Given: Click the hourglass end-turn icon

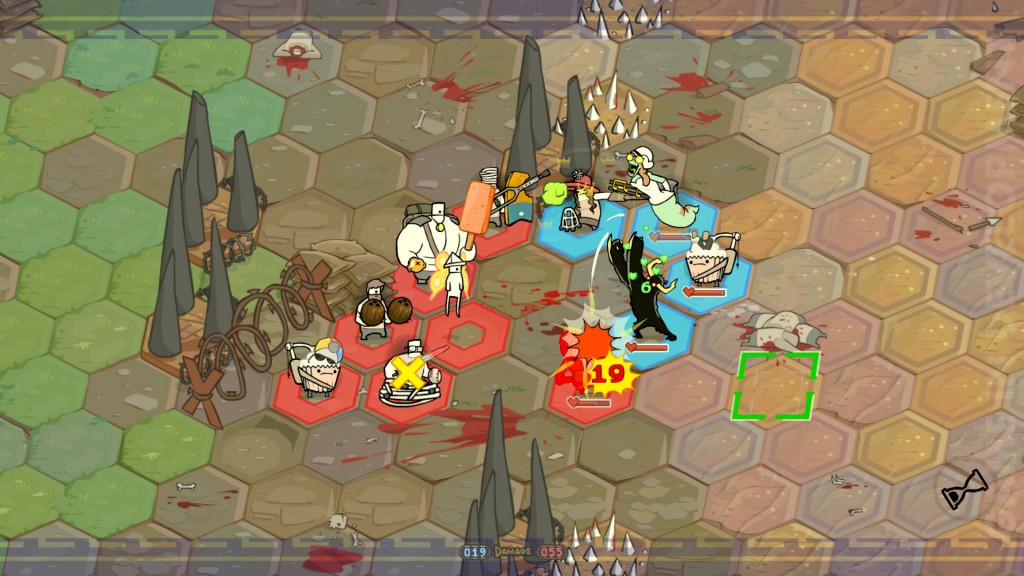Looking at the screenshot, I should pos(964,489).
